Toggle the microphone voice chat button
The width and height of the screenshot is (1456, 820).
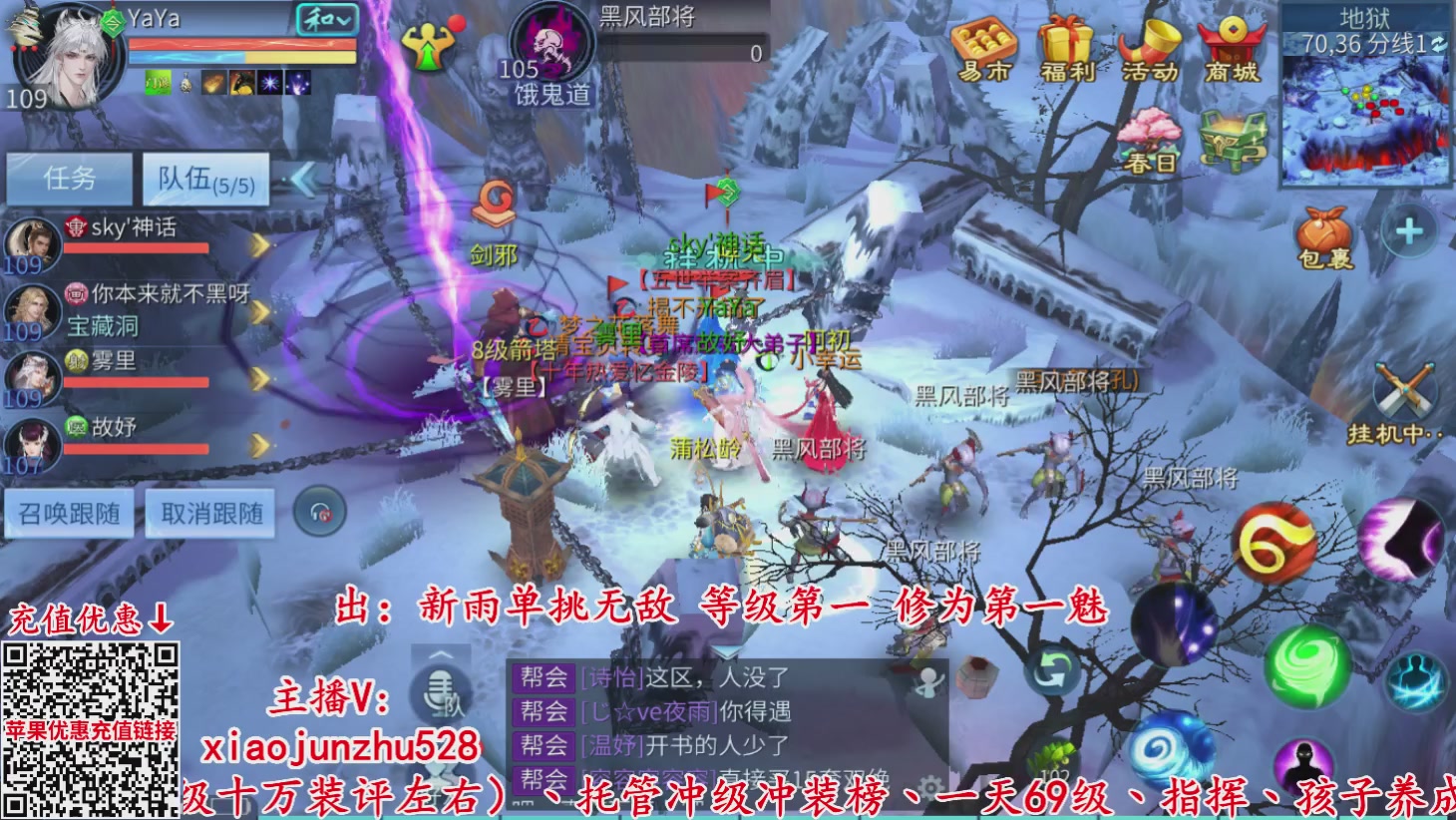[439, 686]
